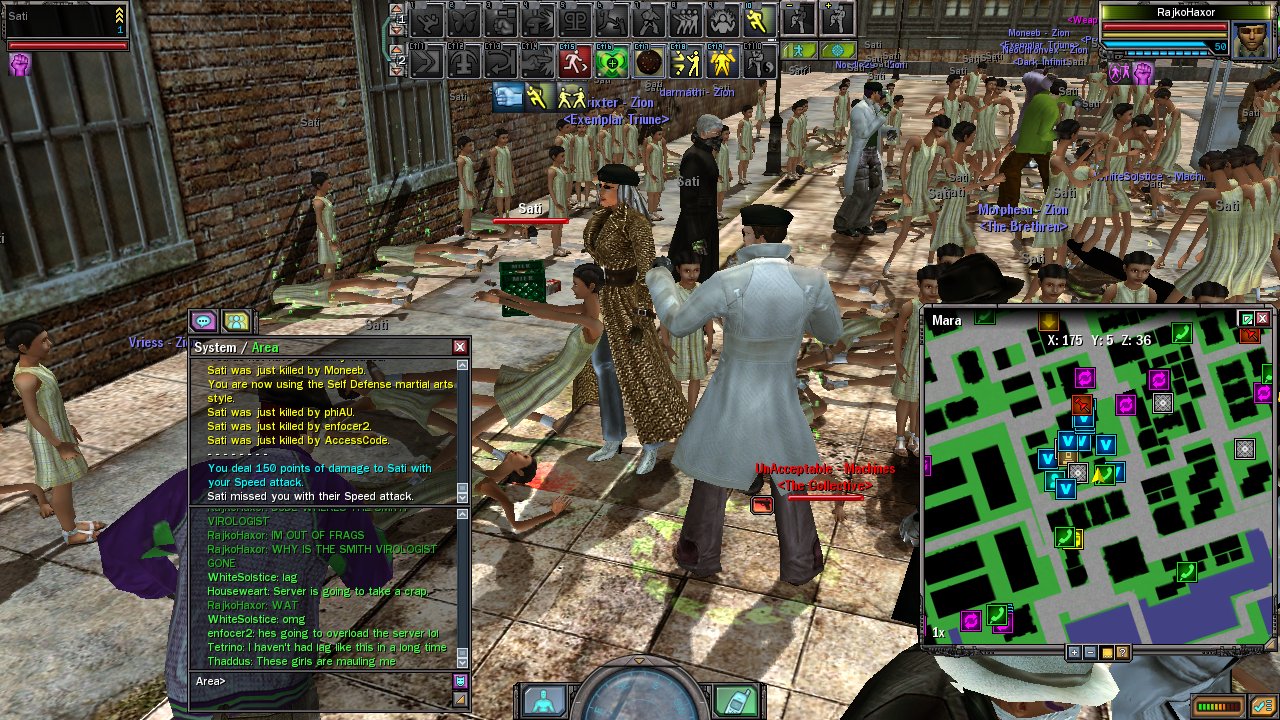Open the team members icon above chat
The height and width of the screenshot is (720, 1280).
236,321
